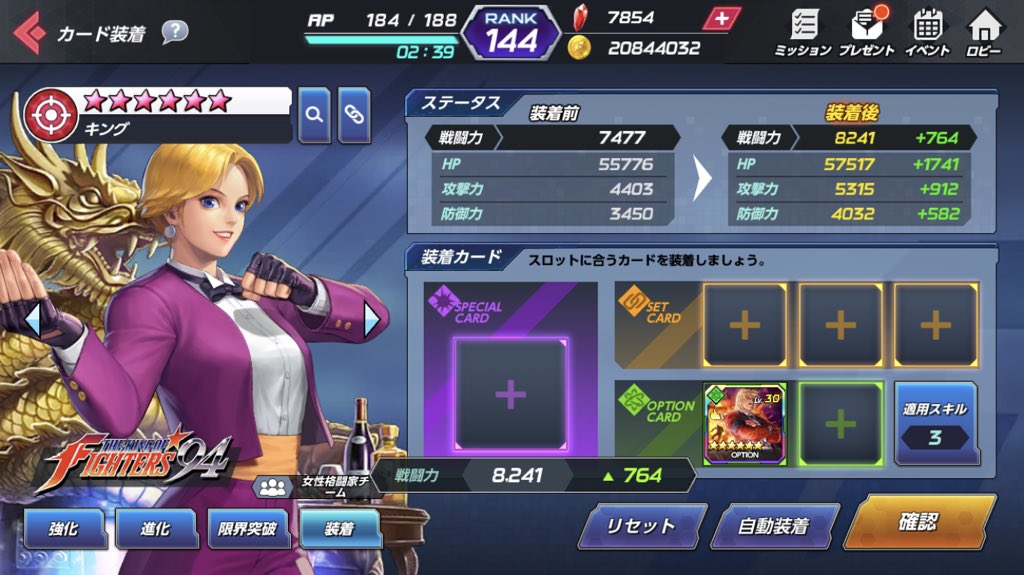Select the empty special card slot

pos(510,394)
